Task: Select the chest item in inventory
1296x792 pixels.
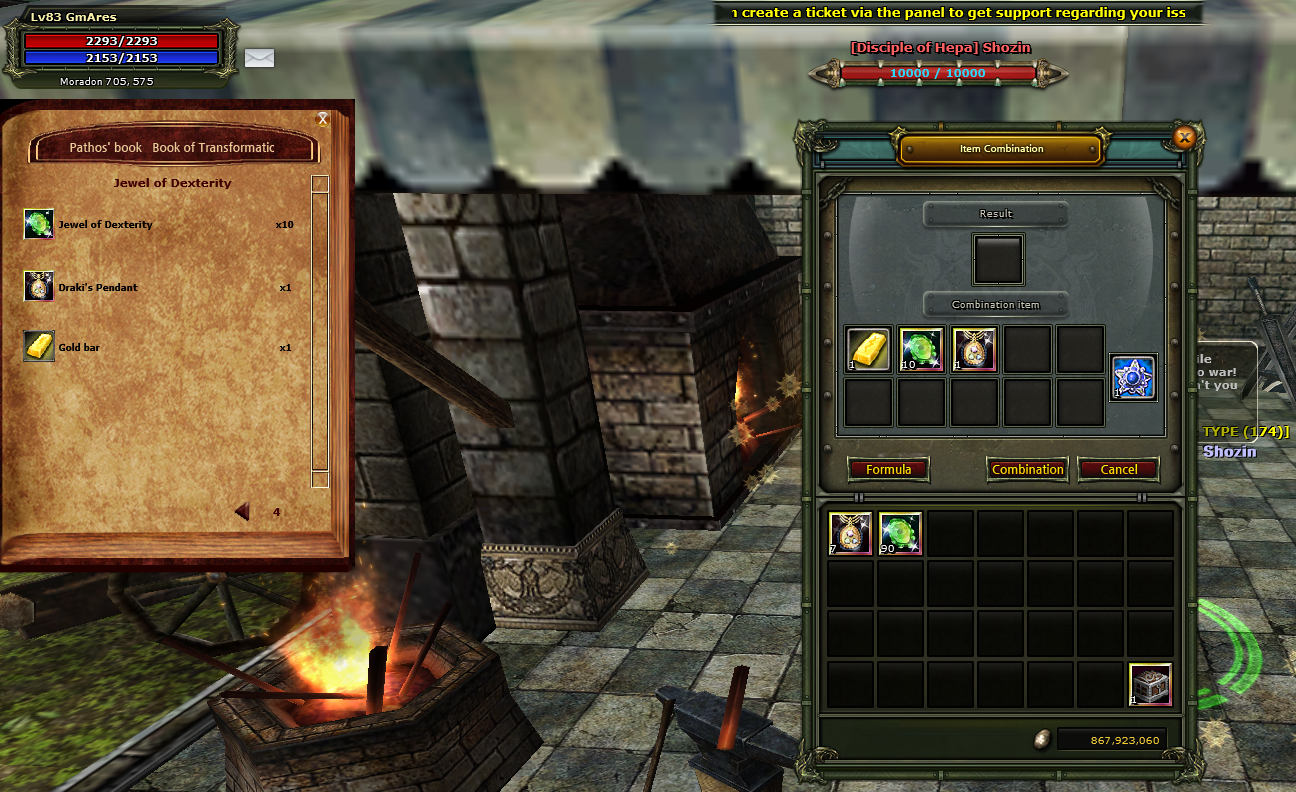Action: 1150,685
